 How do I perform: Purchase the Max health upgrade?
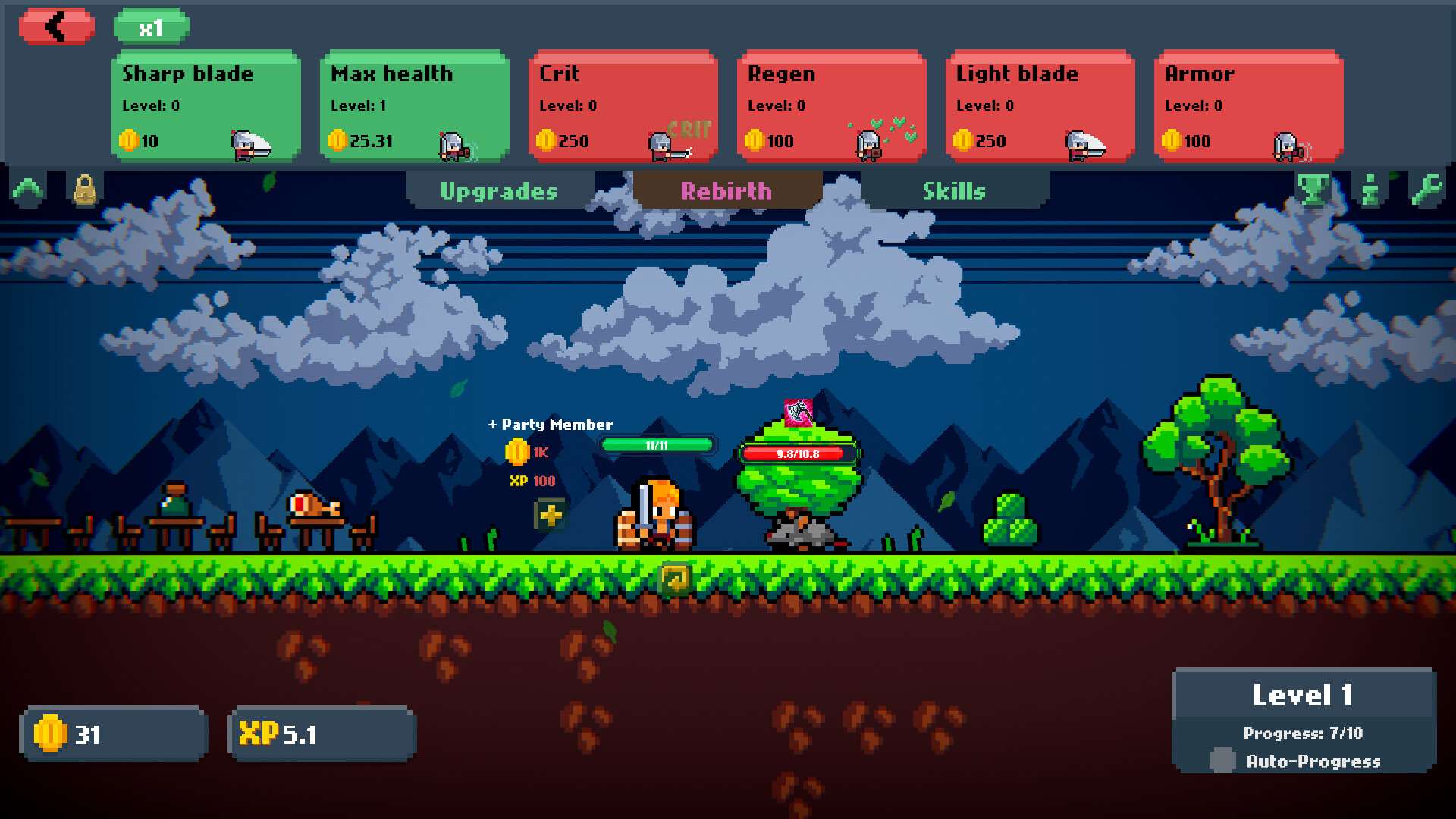(414, 106)
